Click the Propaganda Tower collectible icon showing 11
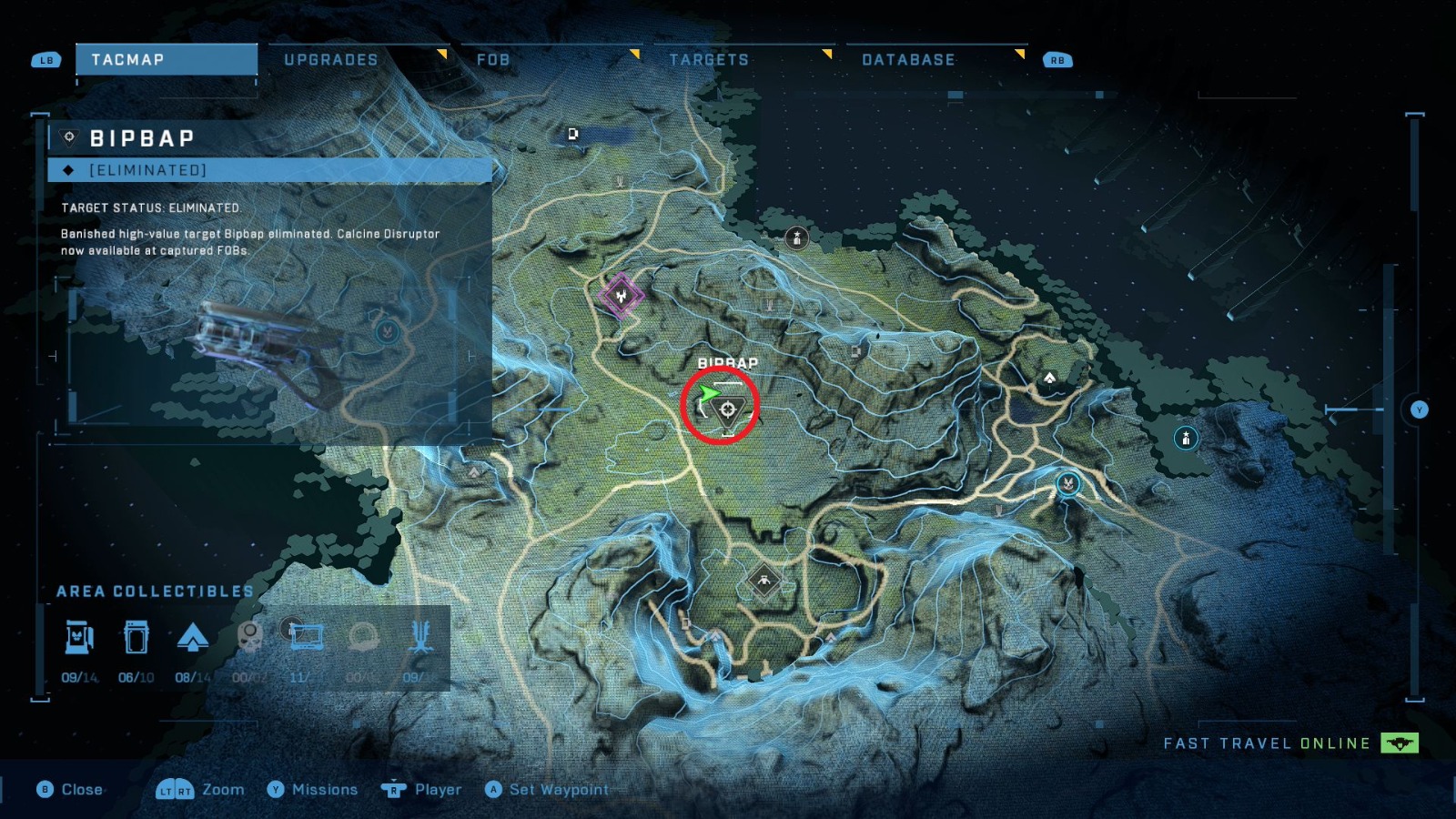Screen dimensions: 1456x819 308,637
